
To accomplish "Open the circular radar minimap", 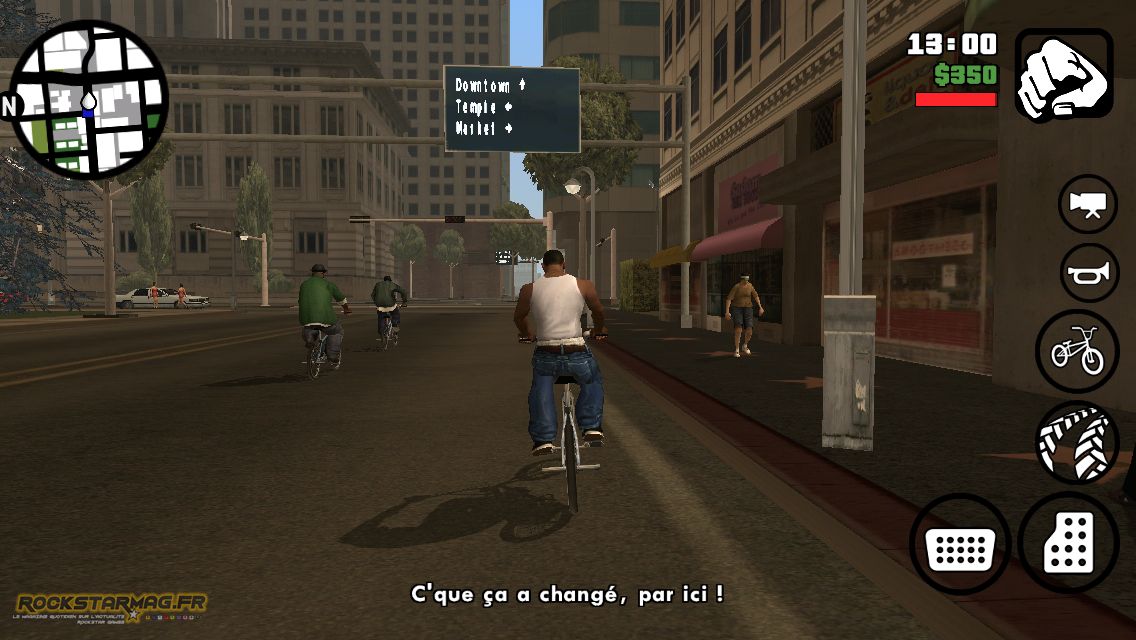I will click(x=88, y=102).
